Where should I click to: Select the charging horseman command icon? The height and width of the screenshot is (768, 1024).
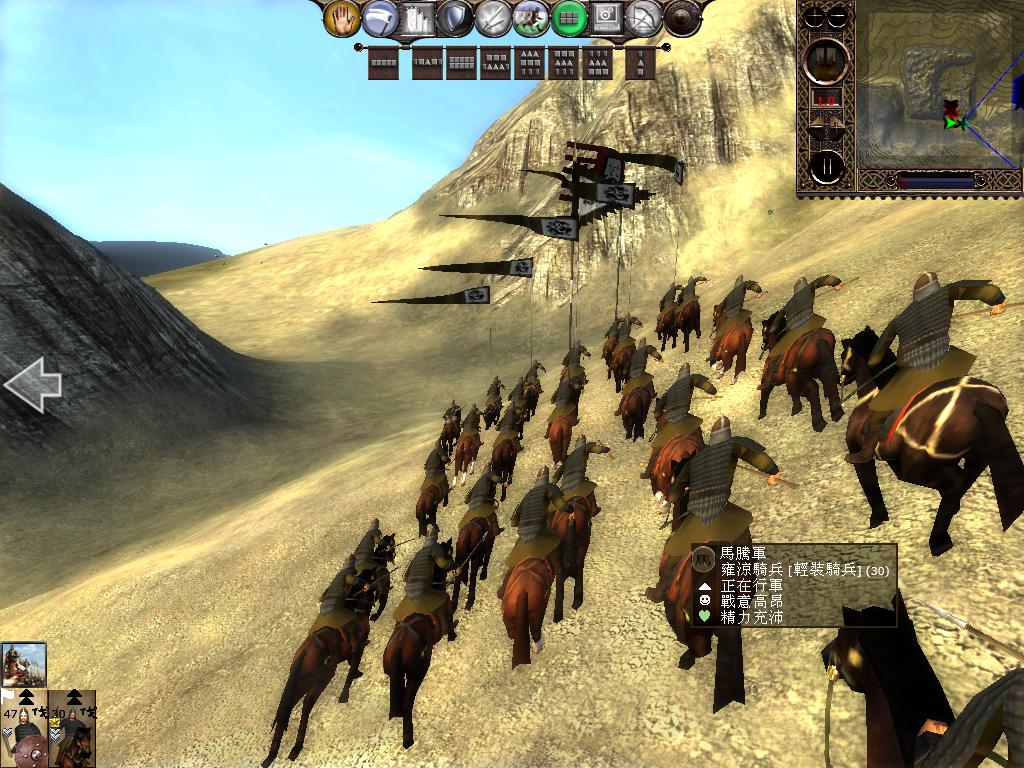point(530,17)
